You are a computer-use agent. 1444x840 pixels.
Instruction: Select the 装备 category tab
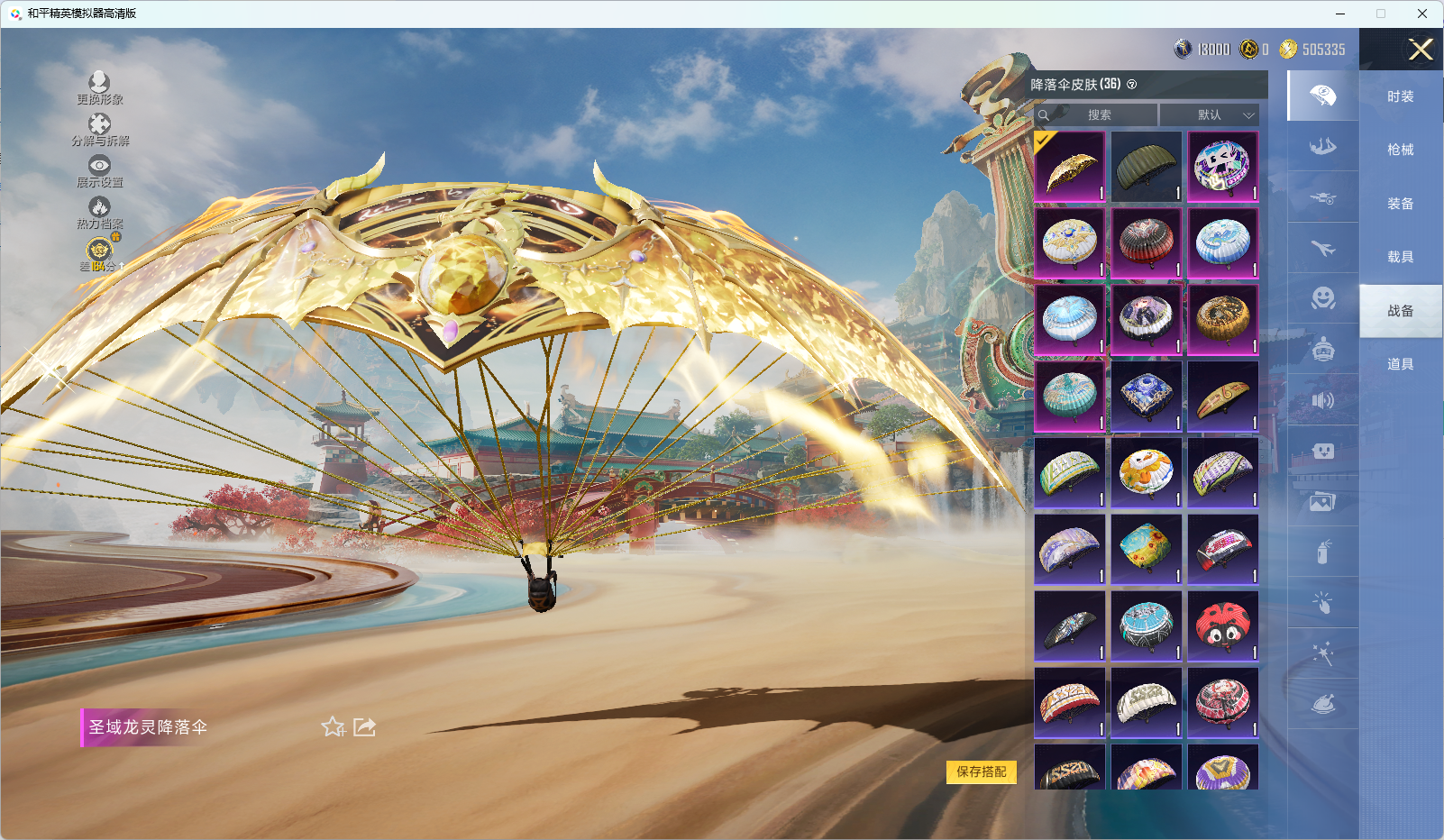click(1400, 204)
